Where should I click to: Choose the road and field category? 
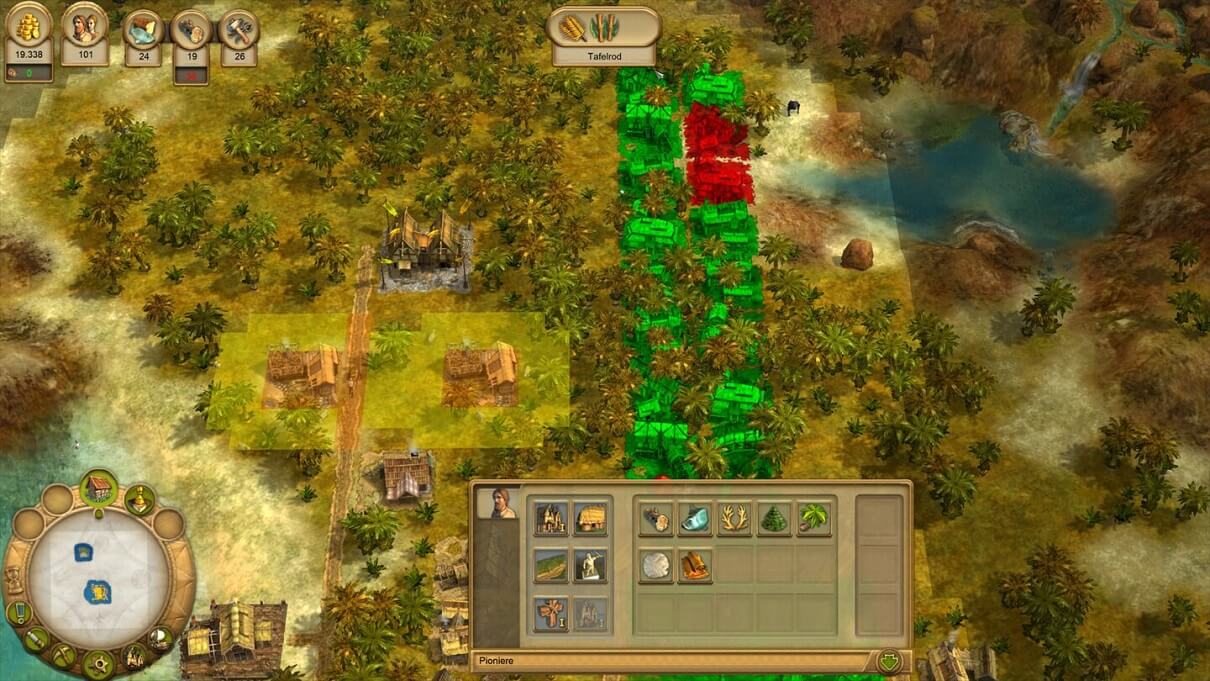[x=550, y=565]
